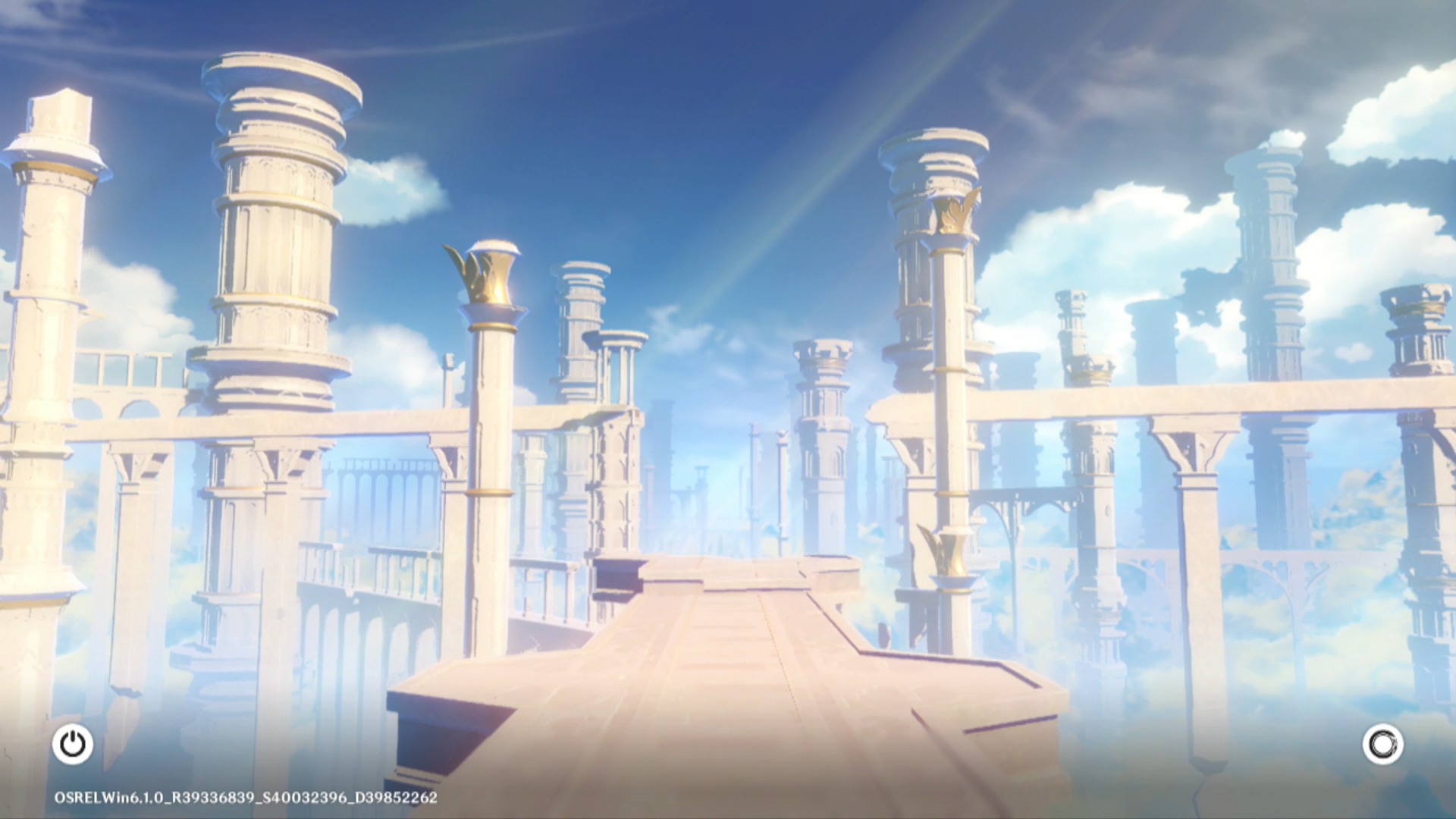Open the circular ring icon button

1382,744
